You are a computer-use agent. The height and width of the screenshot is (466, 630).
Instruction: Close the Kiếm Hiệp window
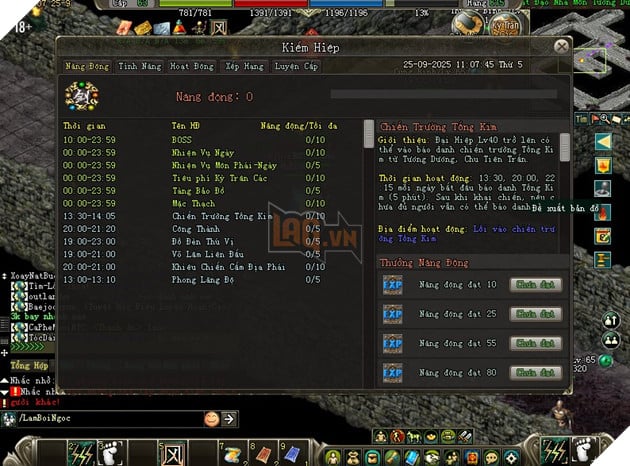[x=562, y=45]
